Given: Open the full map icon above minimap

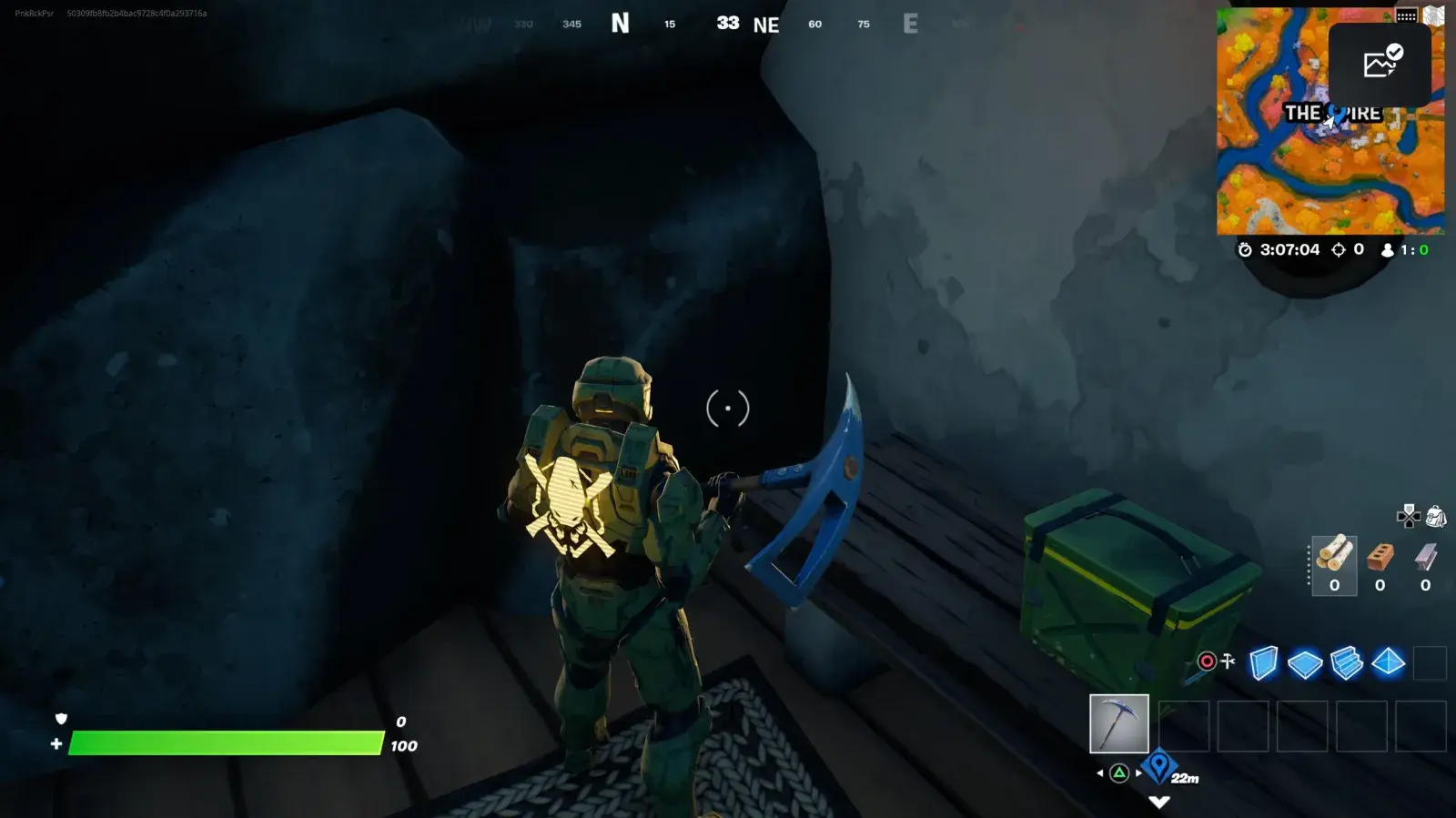Looking at the screenshot, I should click(x=1434, y=15).
